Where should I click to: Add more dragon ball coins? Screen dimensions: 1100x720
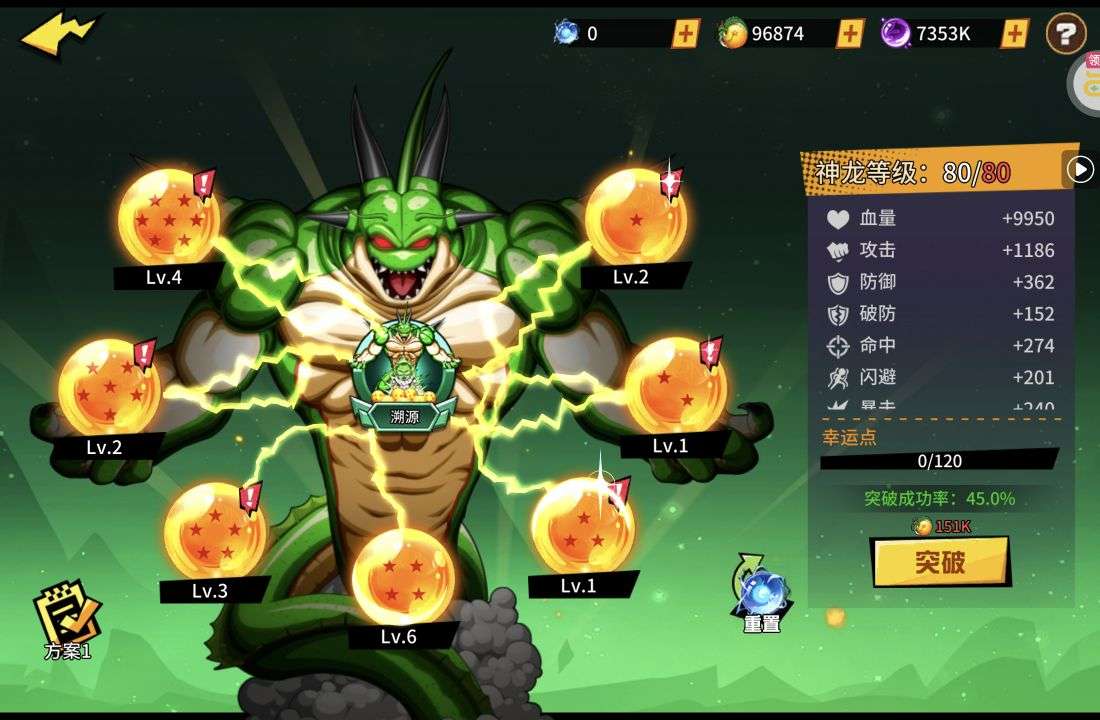[x=850, y=33]
